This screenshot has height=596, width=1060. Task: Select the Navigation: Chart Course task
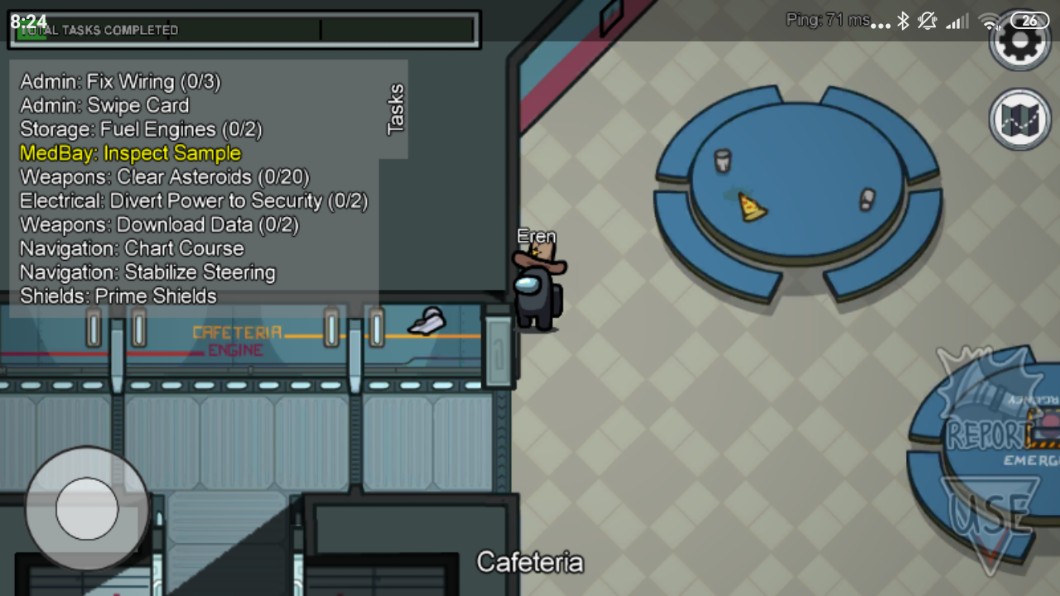pos(132,248)
